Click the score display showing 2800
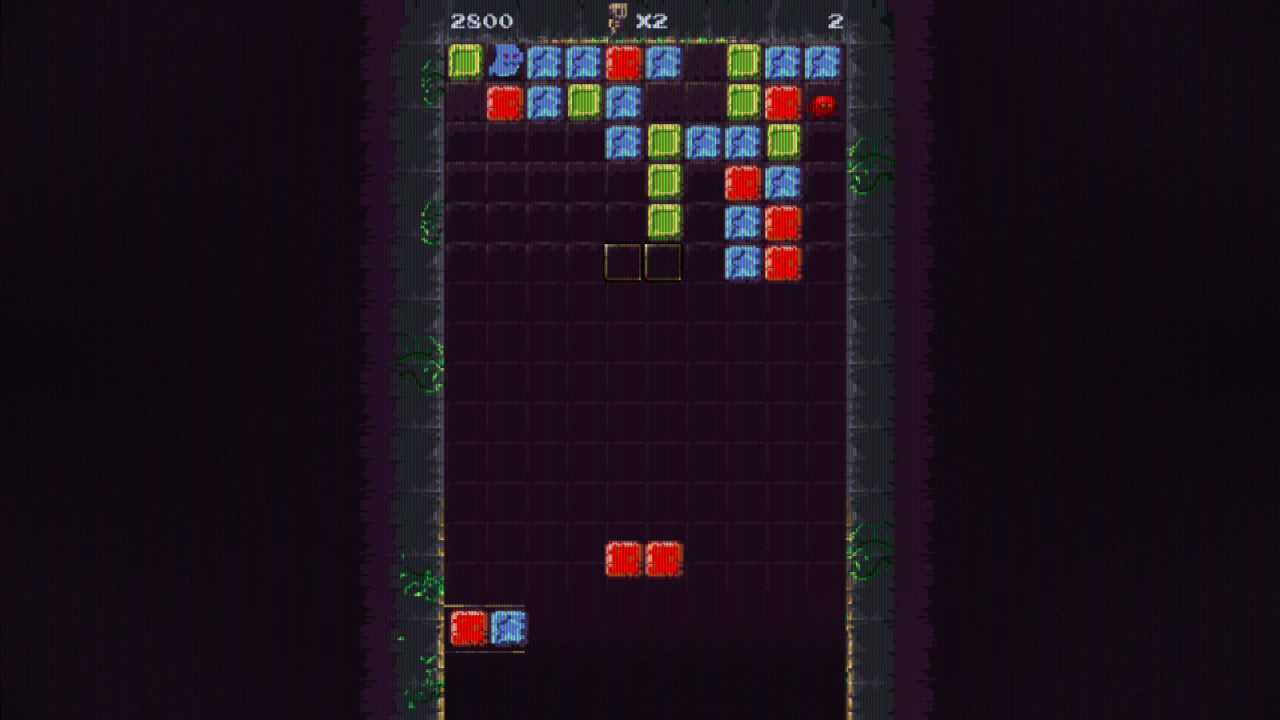 pyautogui.click(x=482, y=20)
